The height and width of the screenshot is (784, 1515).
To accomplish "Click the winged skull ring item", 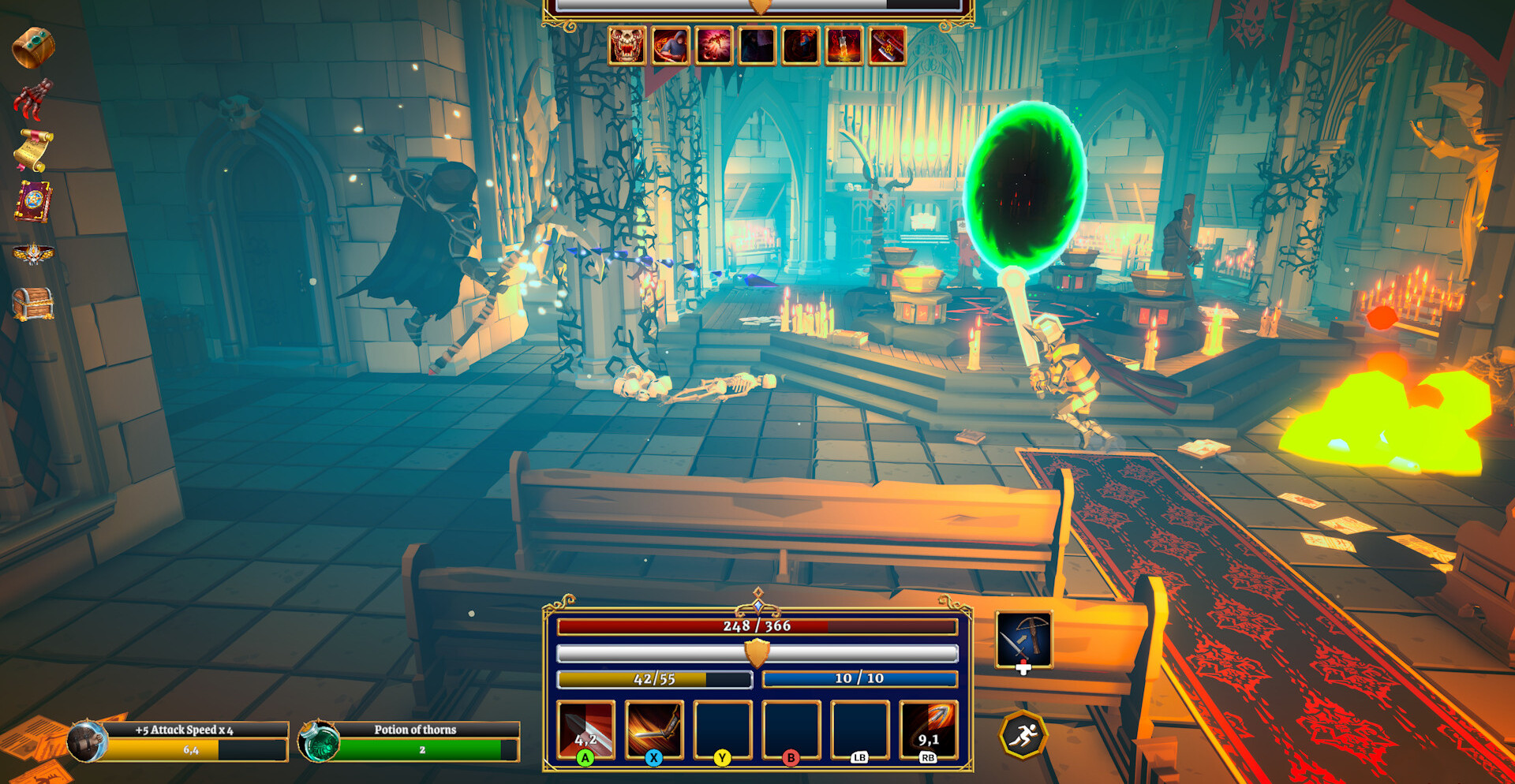I will click(x=33, y=253).
